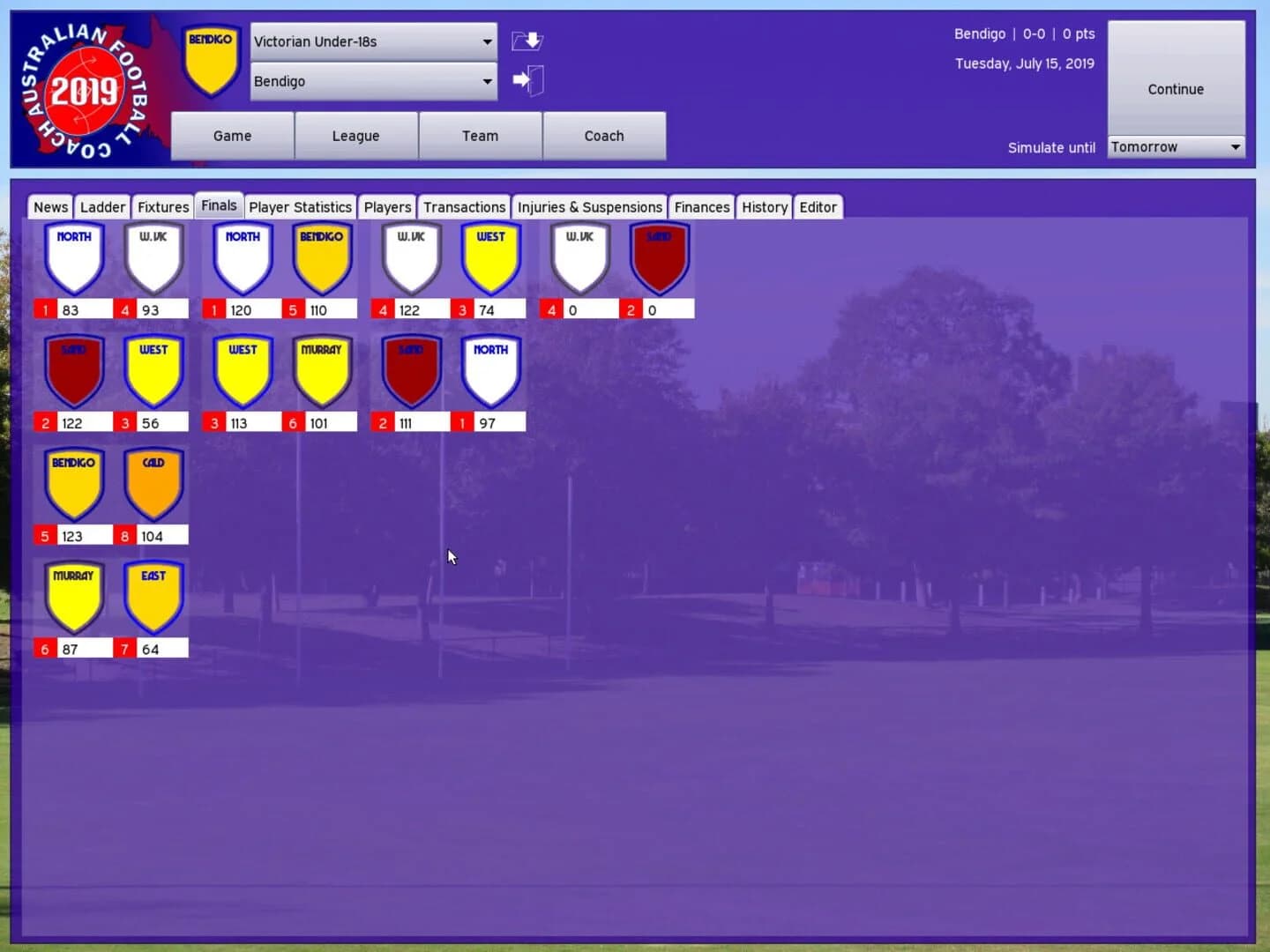
Task: Click the save game folder icon
Action: click(527, 41)
